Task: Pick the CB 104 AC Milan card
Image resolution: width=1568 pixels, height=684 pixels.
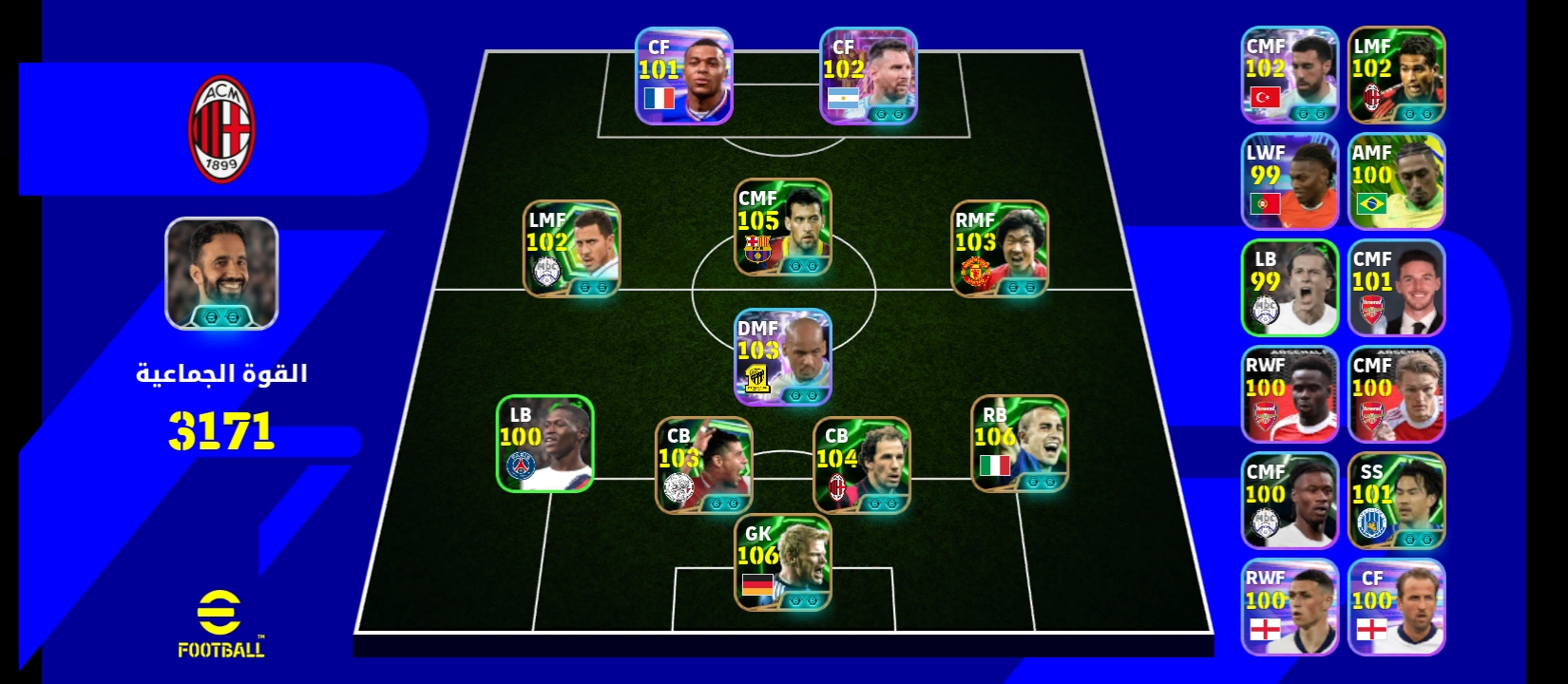Action: pyautogui.click(x=861, y=465)
